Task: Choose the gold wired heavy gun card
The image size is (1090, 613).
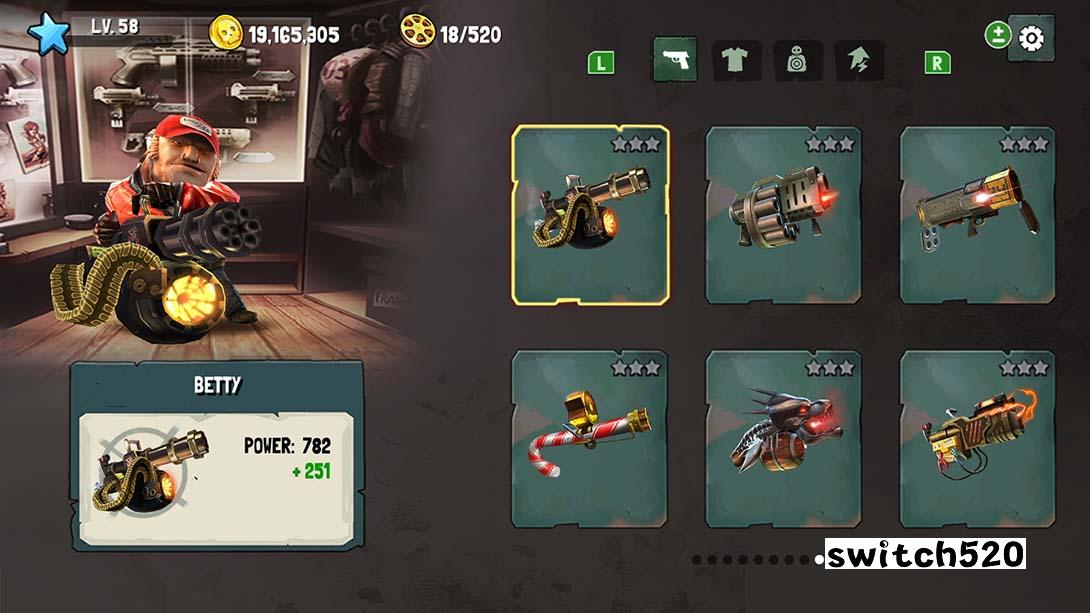Action: point(977,438)
